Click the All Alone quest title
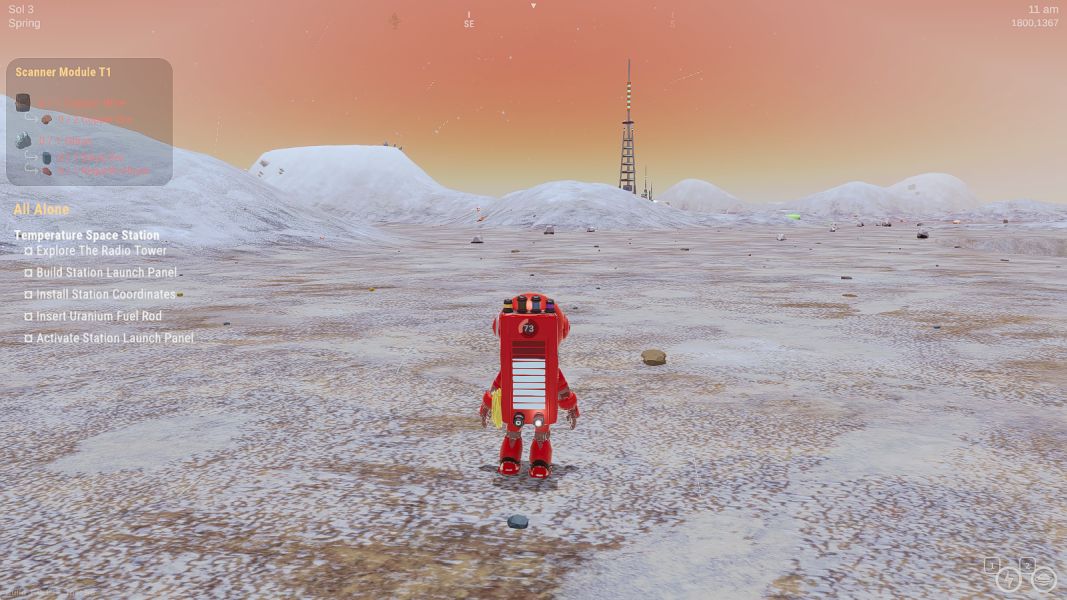The width and height of the screenshot is (1067, 600). (x=41, y=209)
